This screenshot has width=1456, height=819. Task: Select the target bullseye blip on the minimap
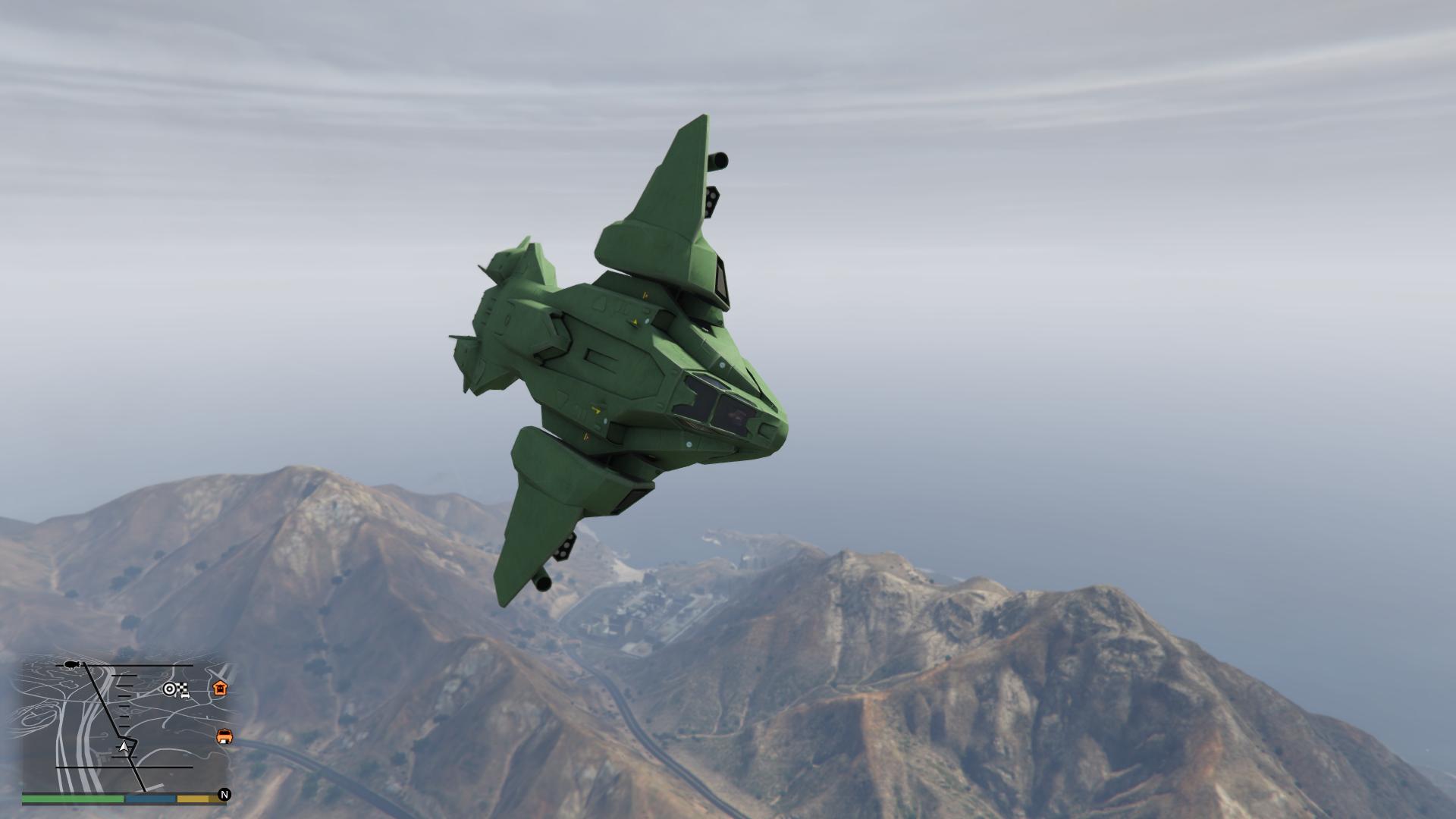click(x=170, y=689)
